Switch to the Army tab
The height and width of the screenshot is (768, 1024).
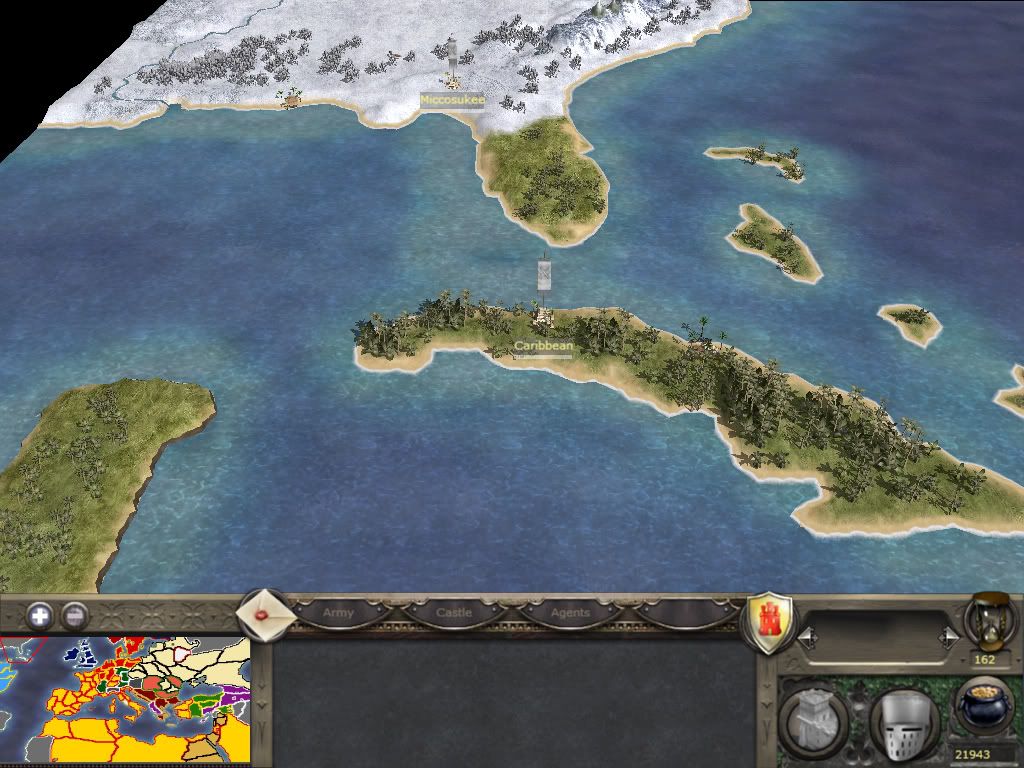pyautogui.click(x=340, y=612)
